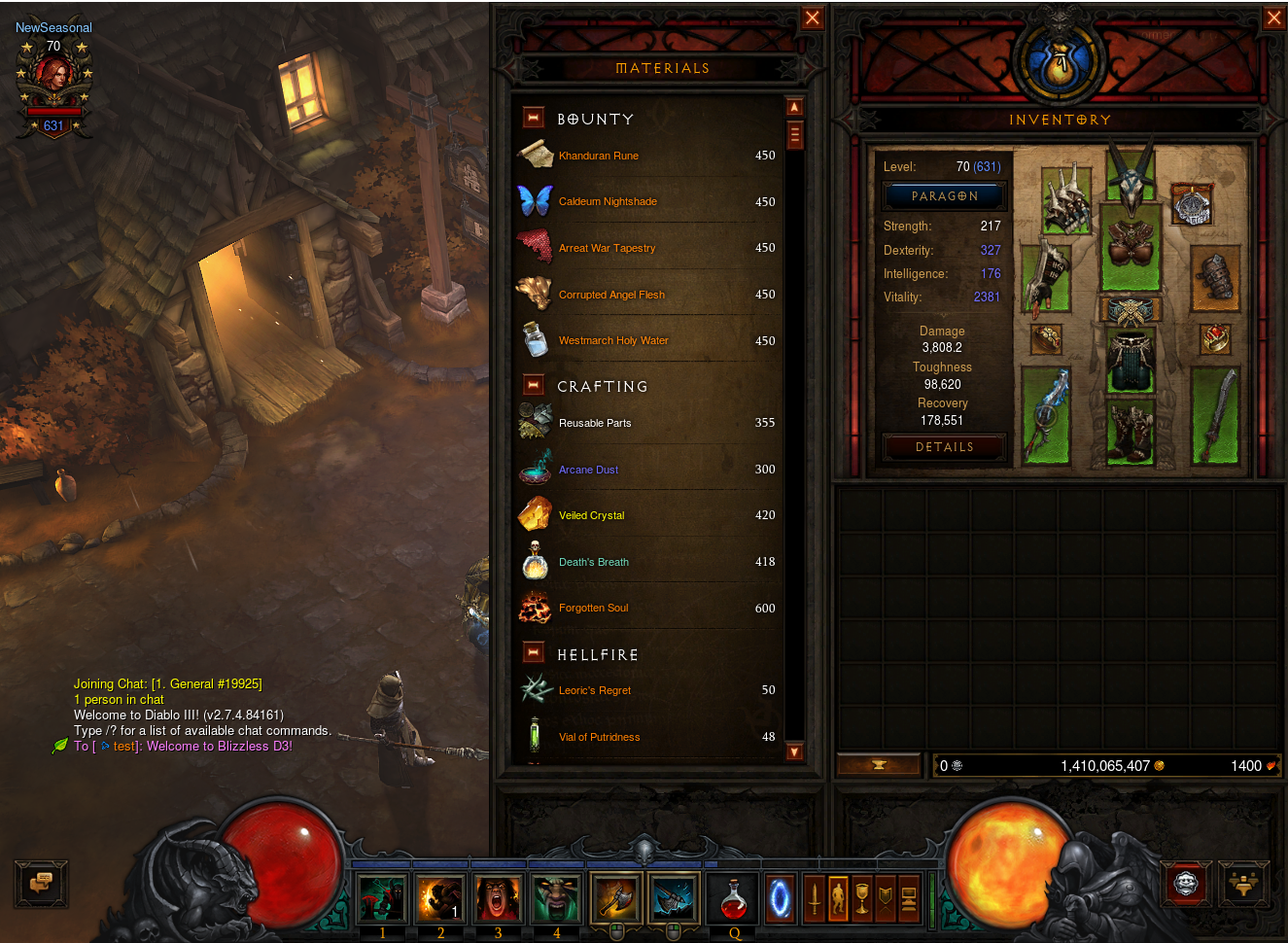This screenshot has height=943, width=1288.
Task: Show character Details stats
Action: (x=944, y=447)
